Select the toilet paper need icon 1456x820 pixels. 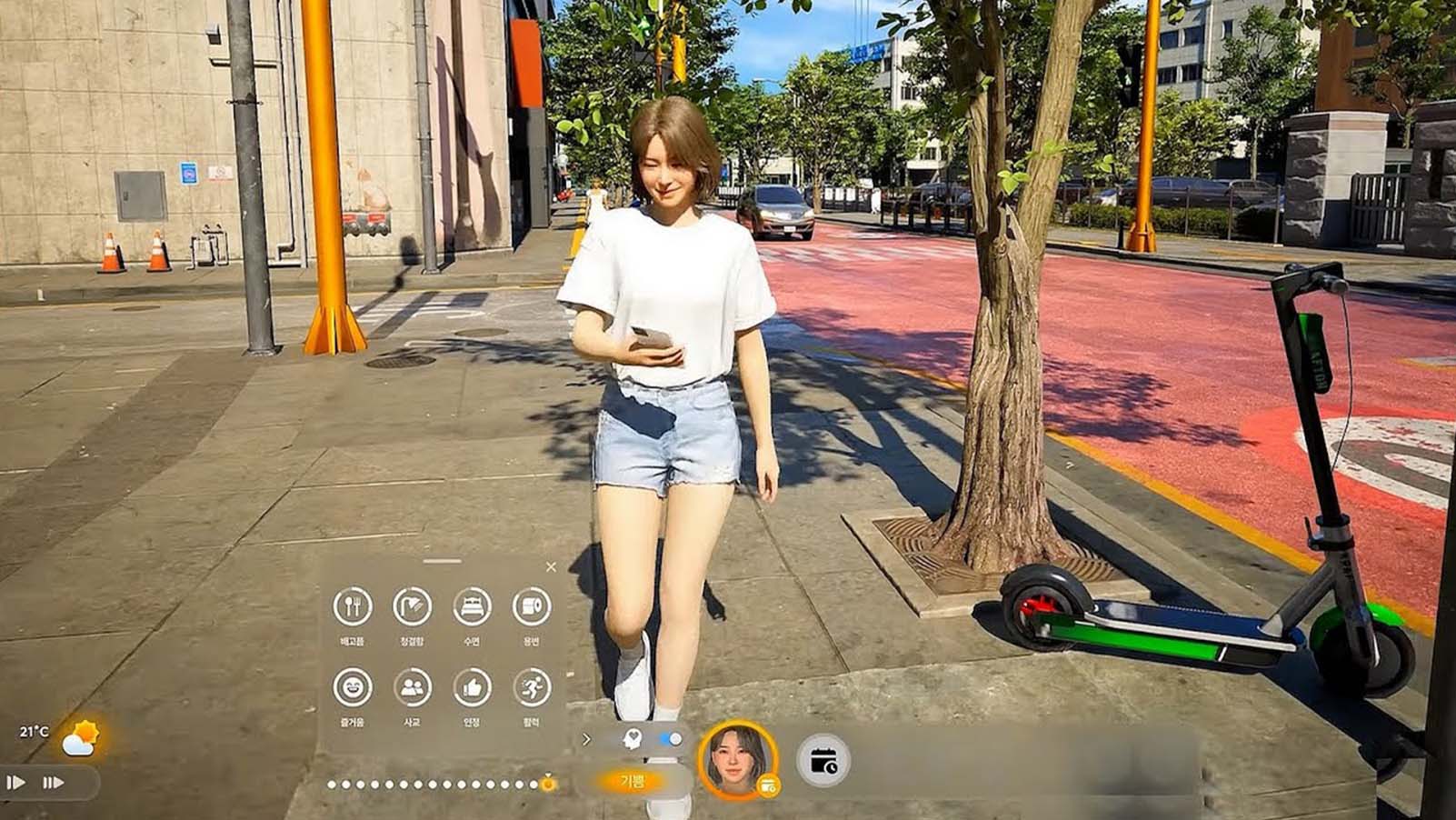point(532,606)
